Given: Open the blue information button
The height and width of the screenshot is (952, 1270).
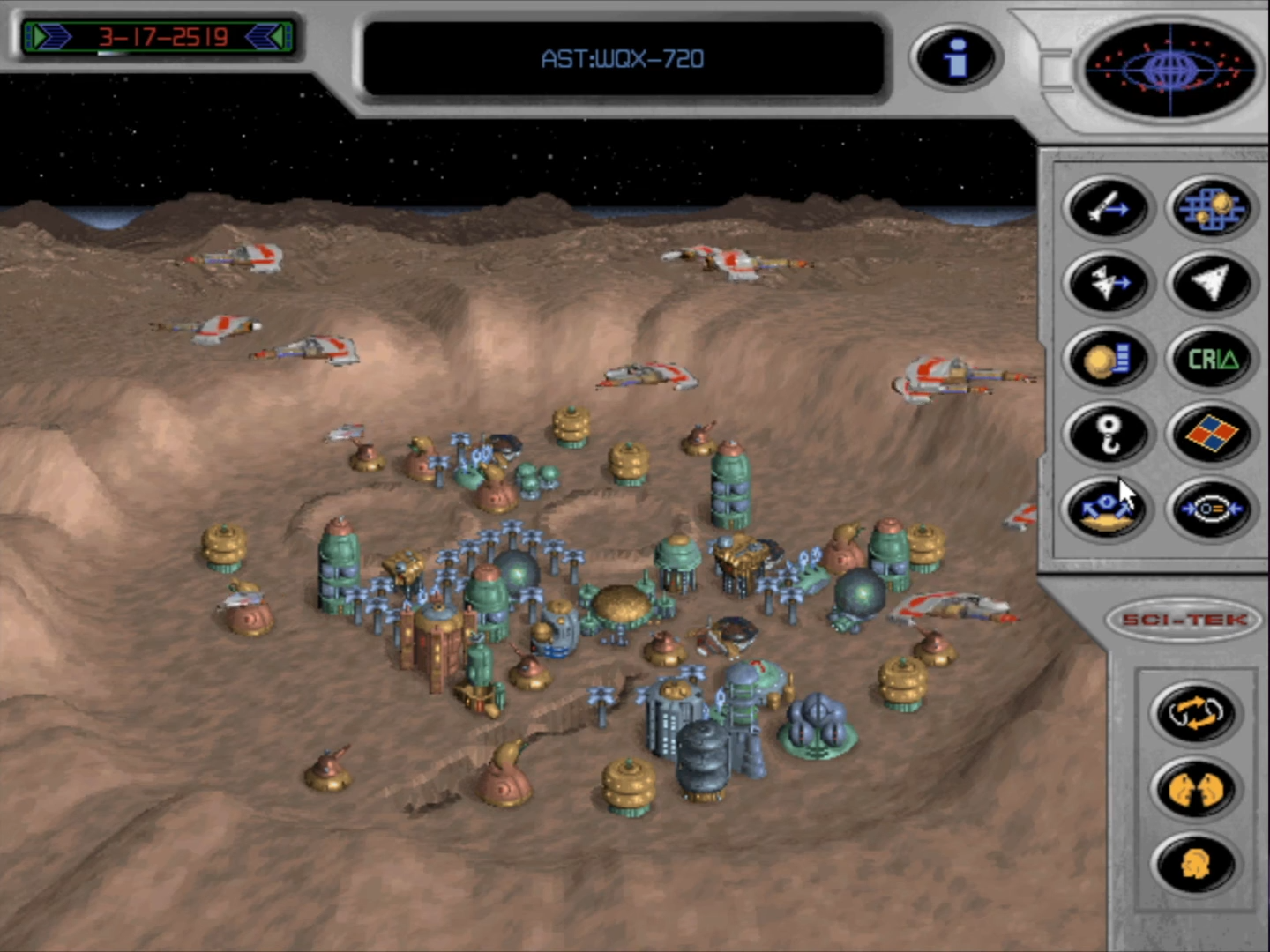Looking at the screenshot, I should coord(955,58).
